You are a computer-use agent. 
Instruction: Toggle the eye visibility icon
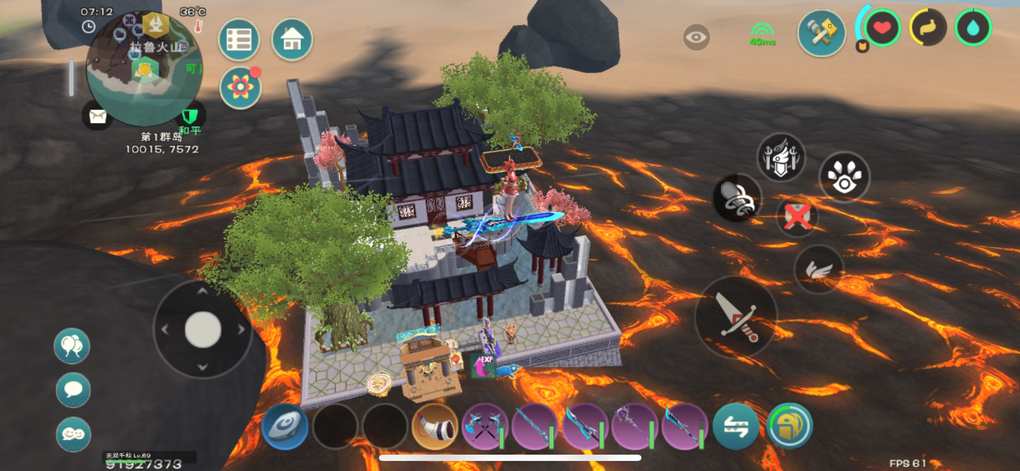(x=696, y=38)
